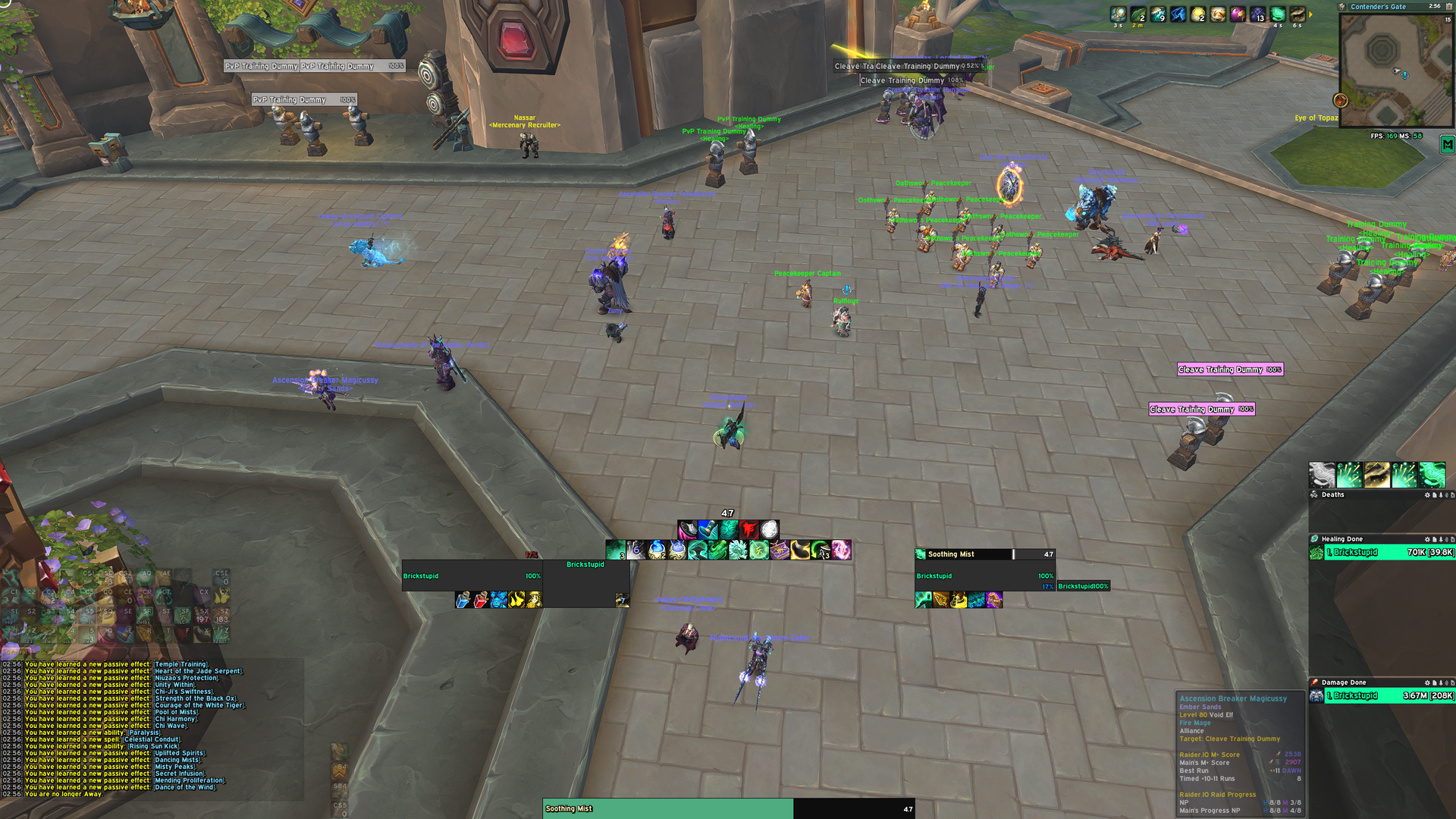
Task: Open the Contender's Gate minimap
Action: click(x=1396, y=70)
